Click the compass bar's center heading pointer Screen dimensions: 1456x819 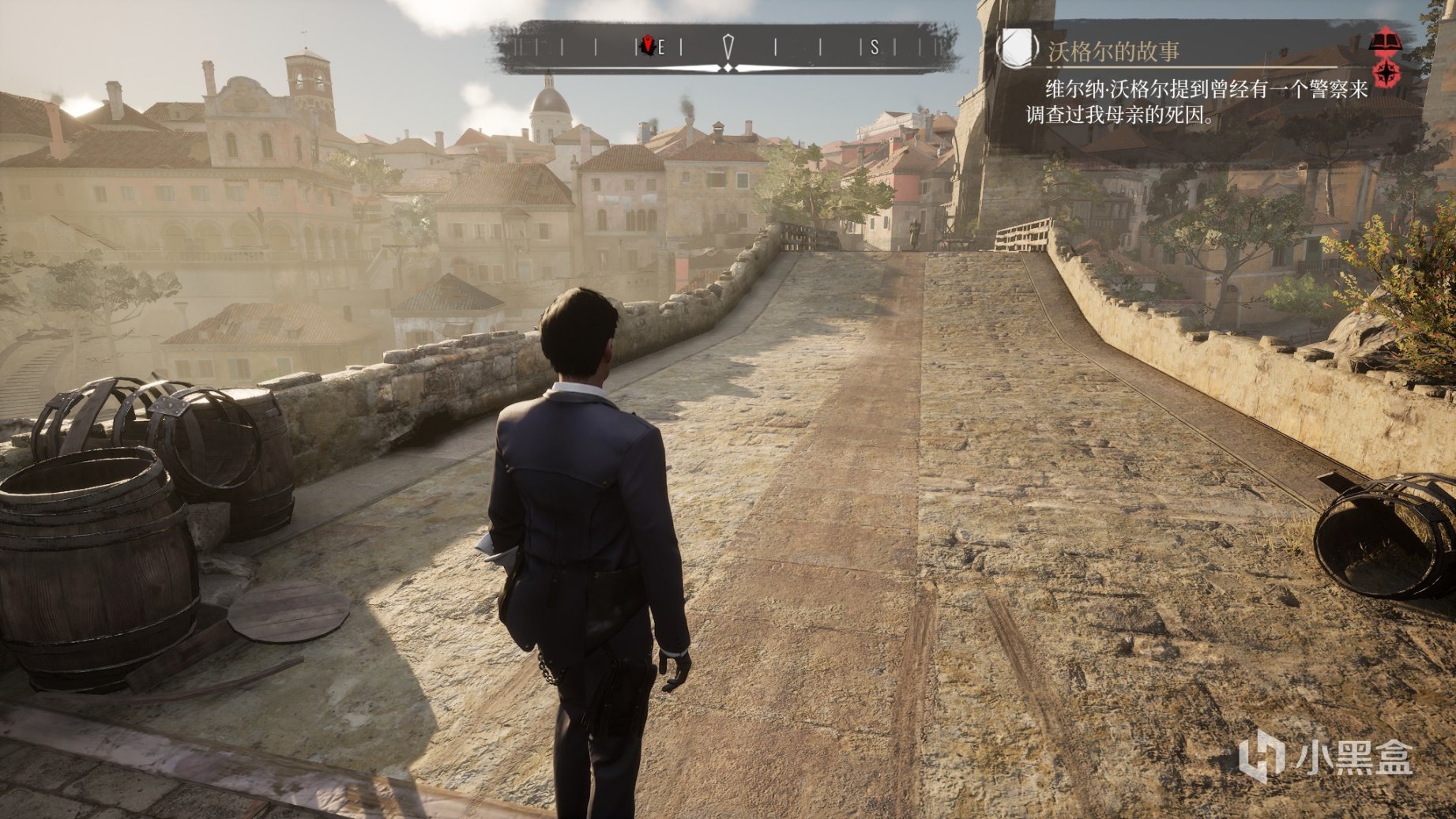(728, 47)
